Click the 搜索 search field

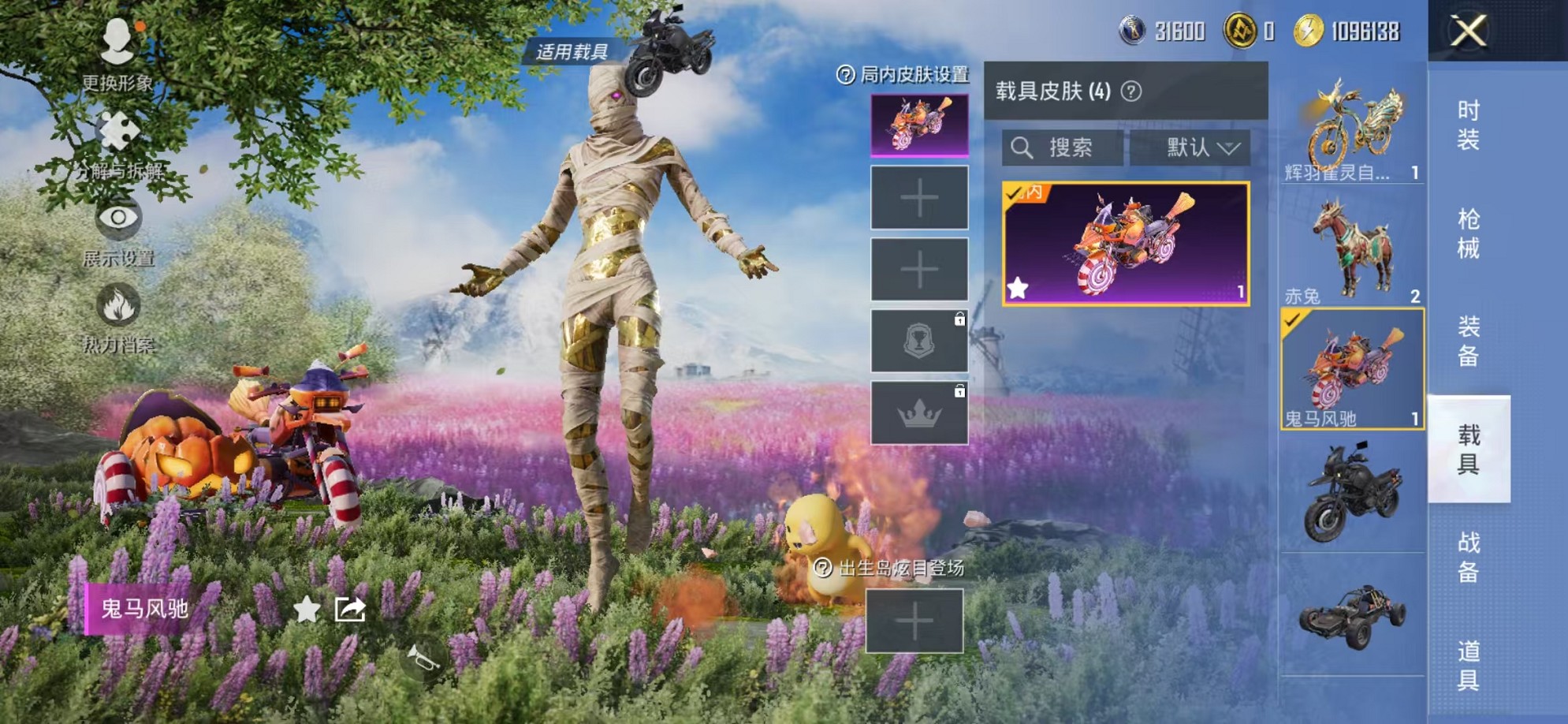pyautogui.click(x=1072, y=147)
